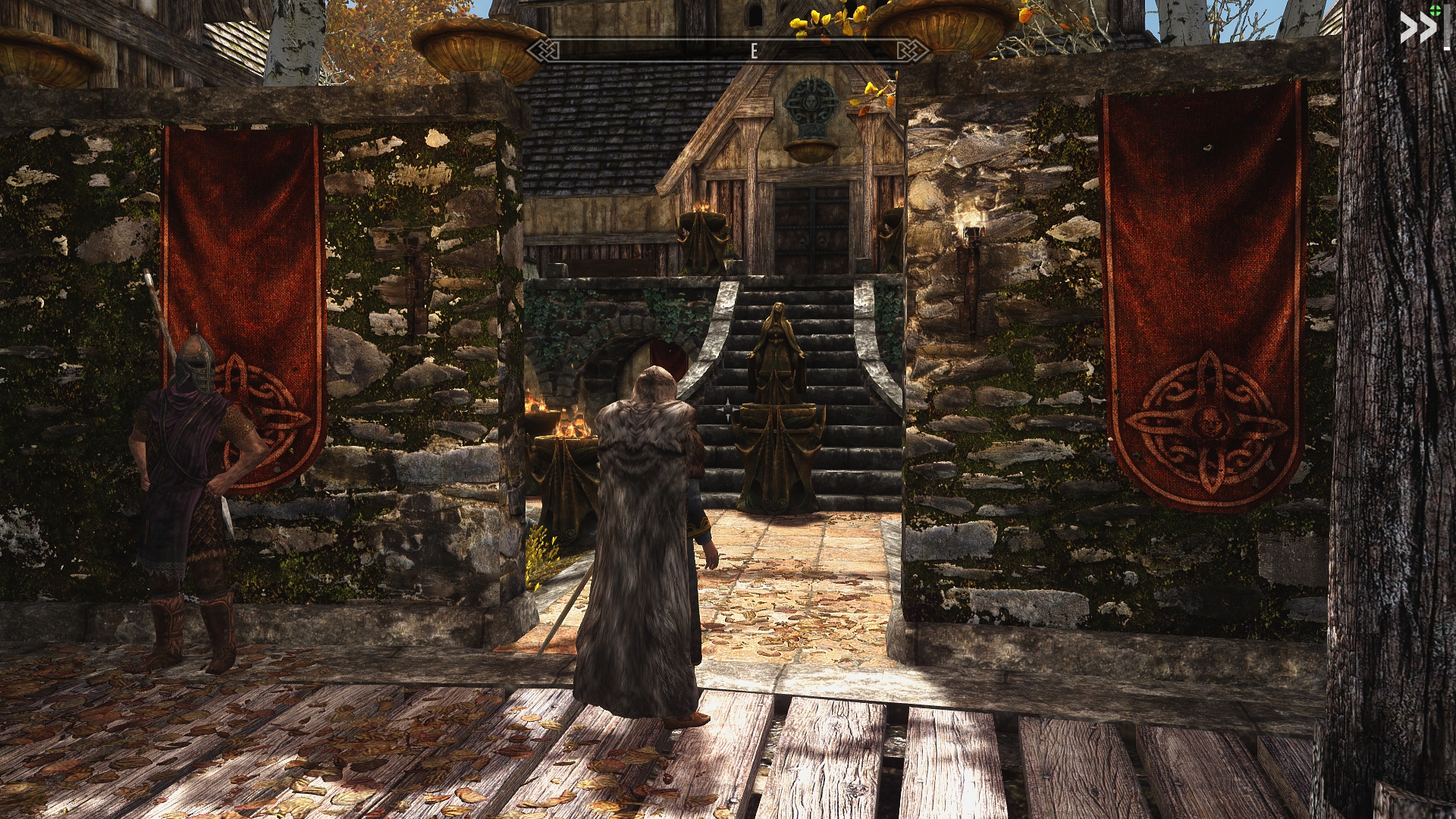Viewport: 1456px width, 819px height.
Task: Click the green crosshair overlay indicator
Action: (1435, 10)
